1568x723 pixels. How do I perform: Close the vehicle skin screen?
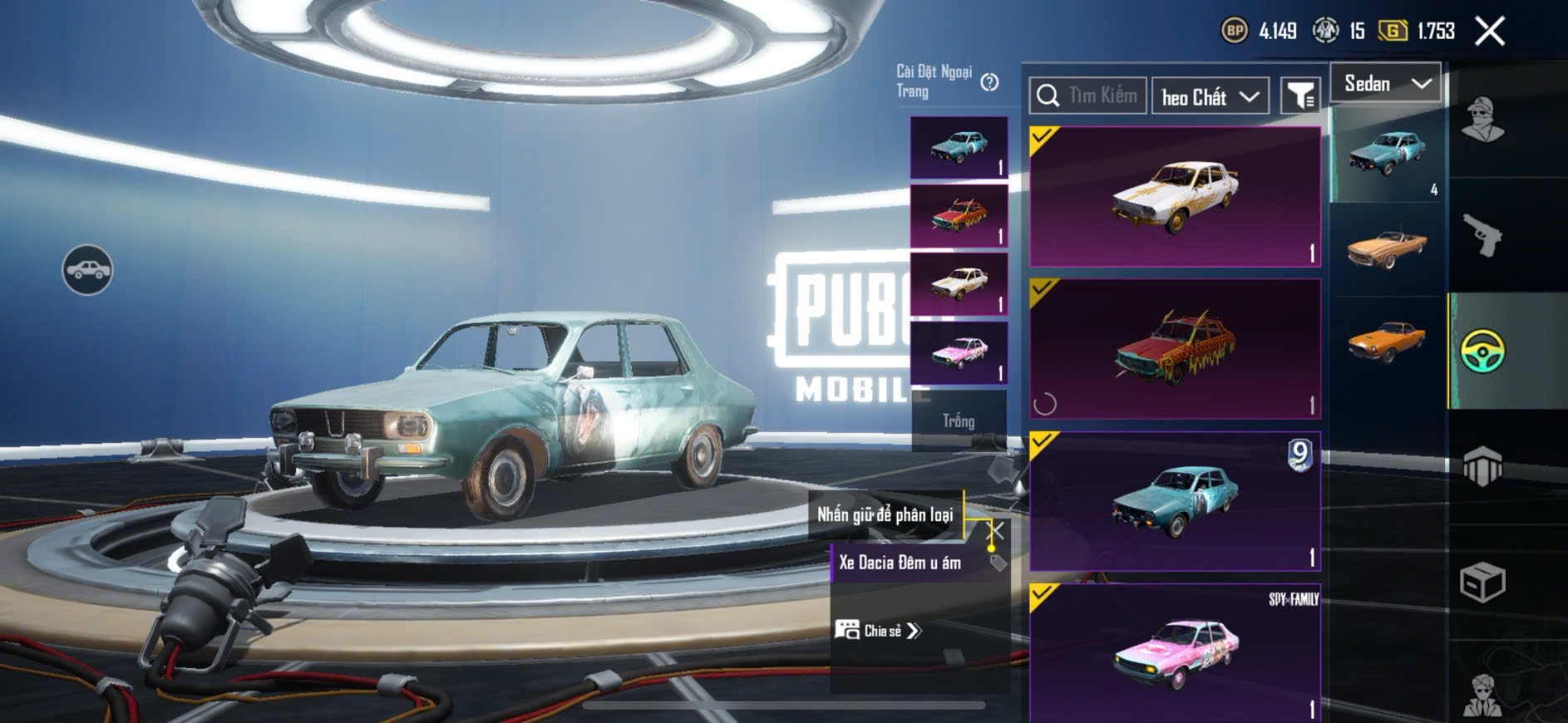pyautogui.click(x=1489, y=32)
